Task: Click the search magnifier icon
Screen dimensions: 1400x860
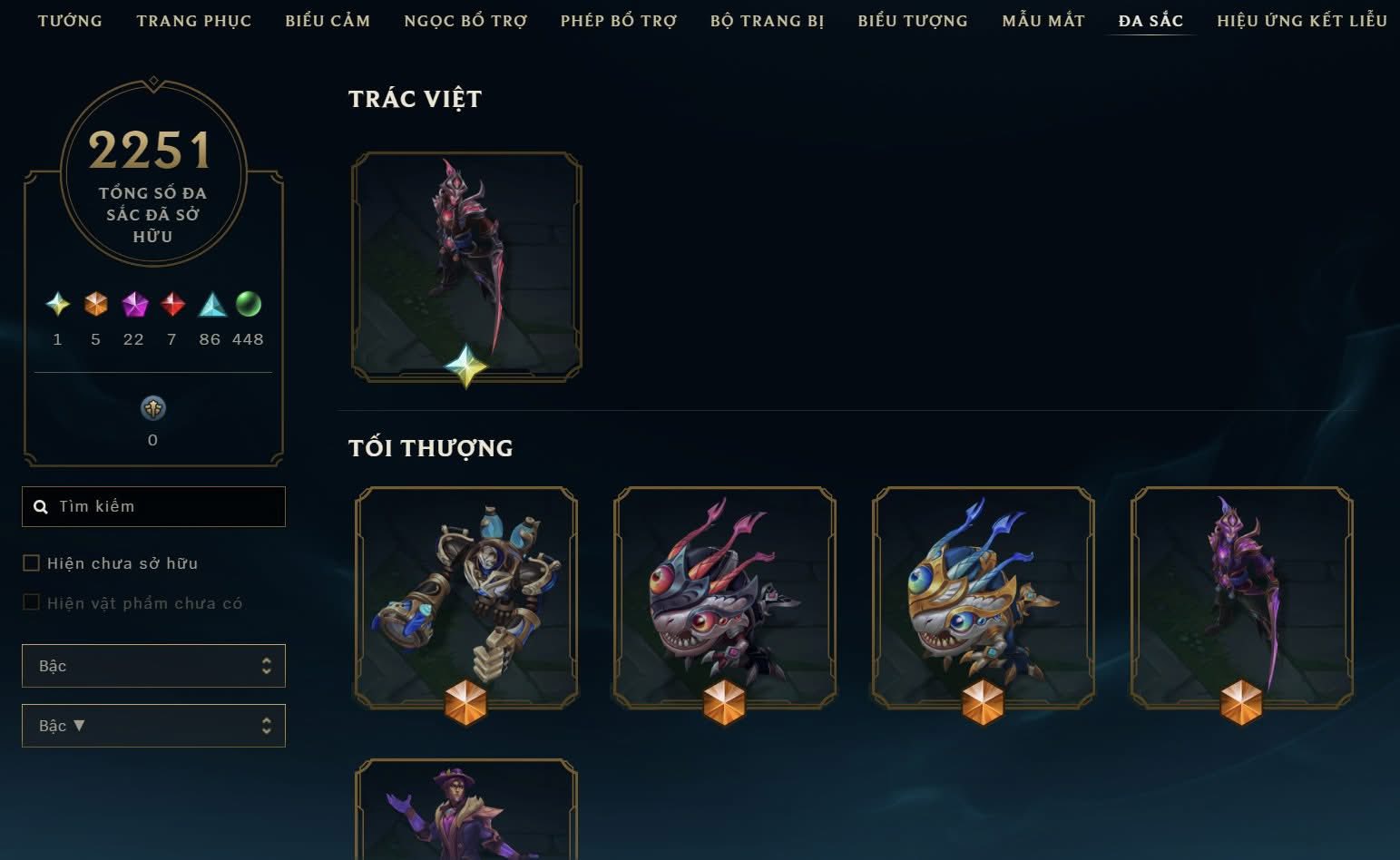Action: (42, 506)
